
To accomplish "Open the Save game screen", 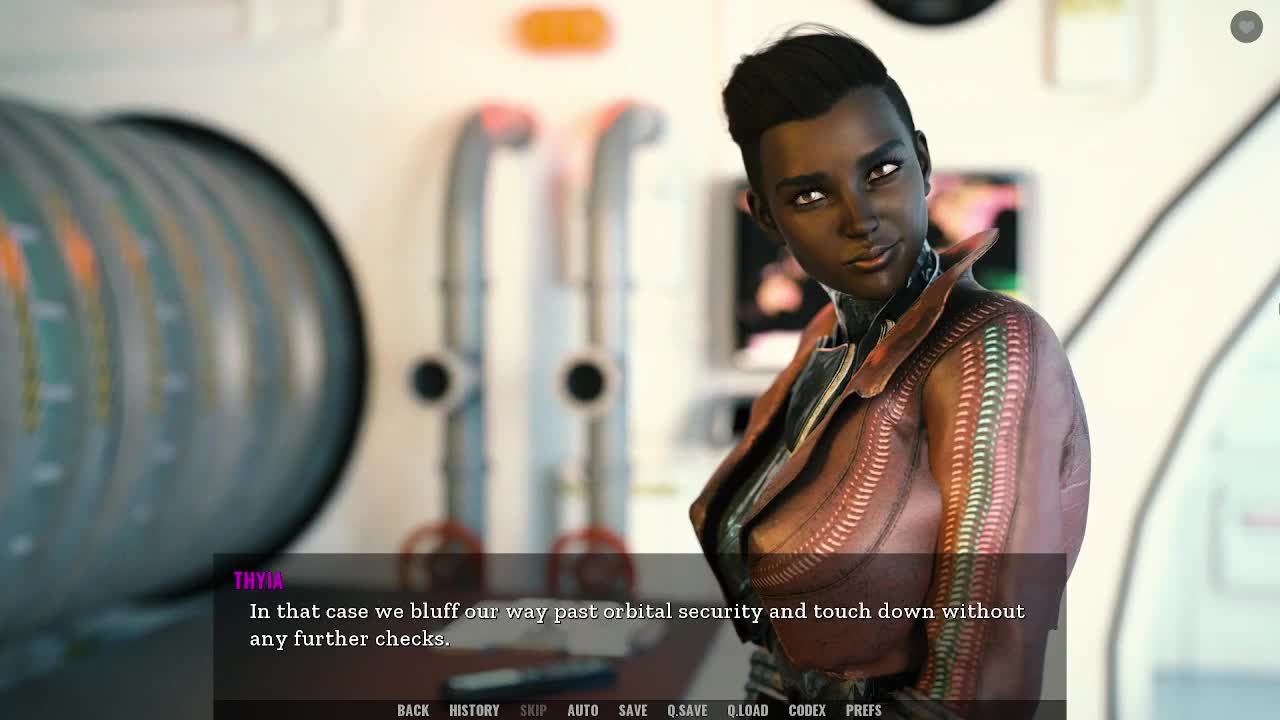I will point(632,710).
